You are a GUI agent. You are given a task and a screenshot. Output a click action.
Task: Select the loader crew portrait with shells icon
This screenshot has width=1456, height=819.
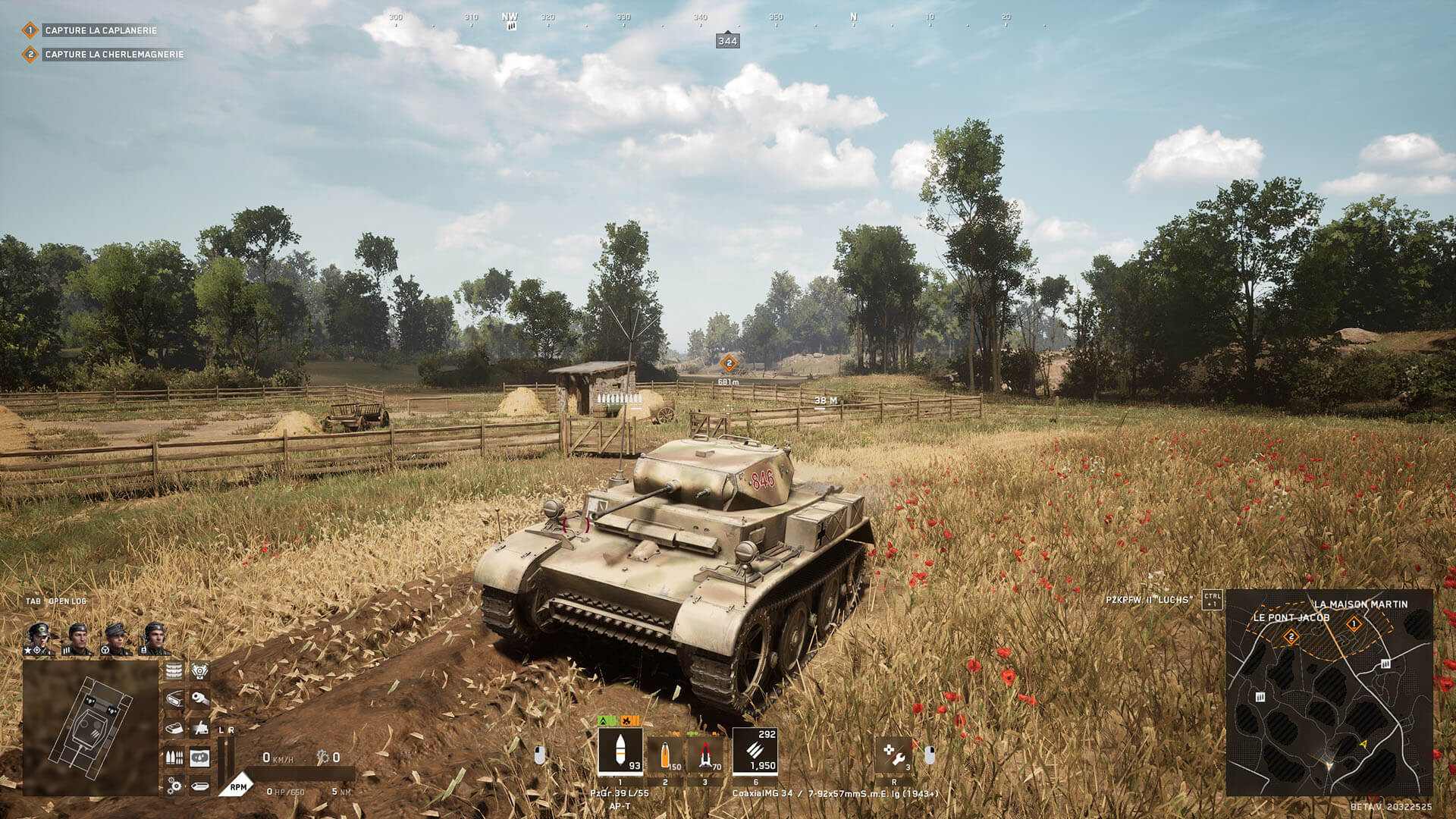click(78, 639)
